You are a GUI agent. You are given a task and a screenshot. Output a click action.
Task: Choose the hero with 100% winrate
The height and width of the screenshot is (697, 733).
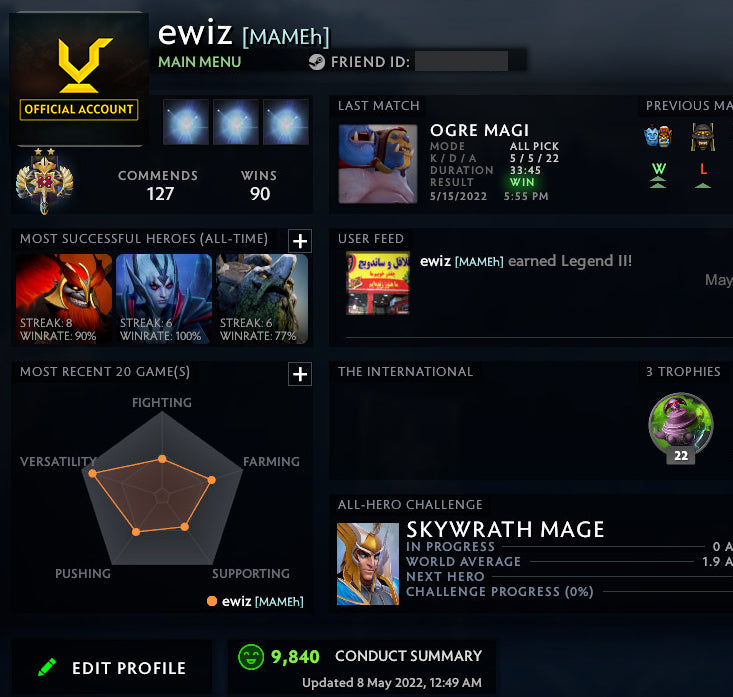(x=163, y=298)
